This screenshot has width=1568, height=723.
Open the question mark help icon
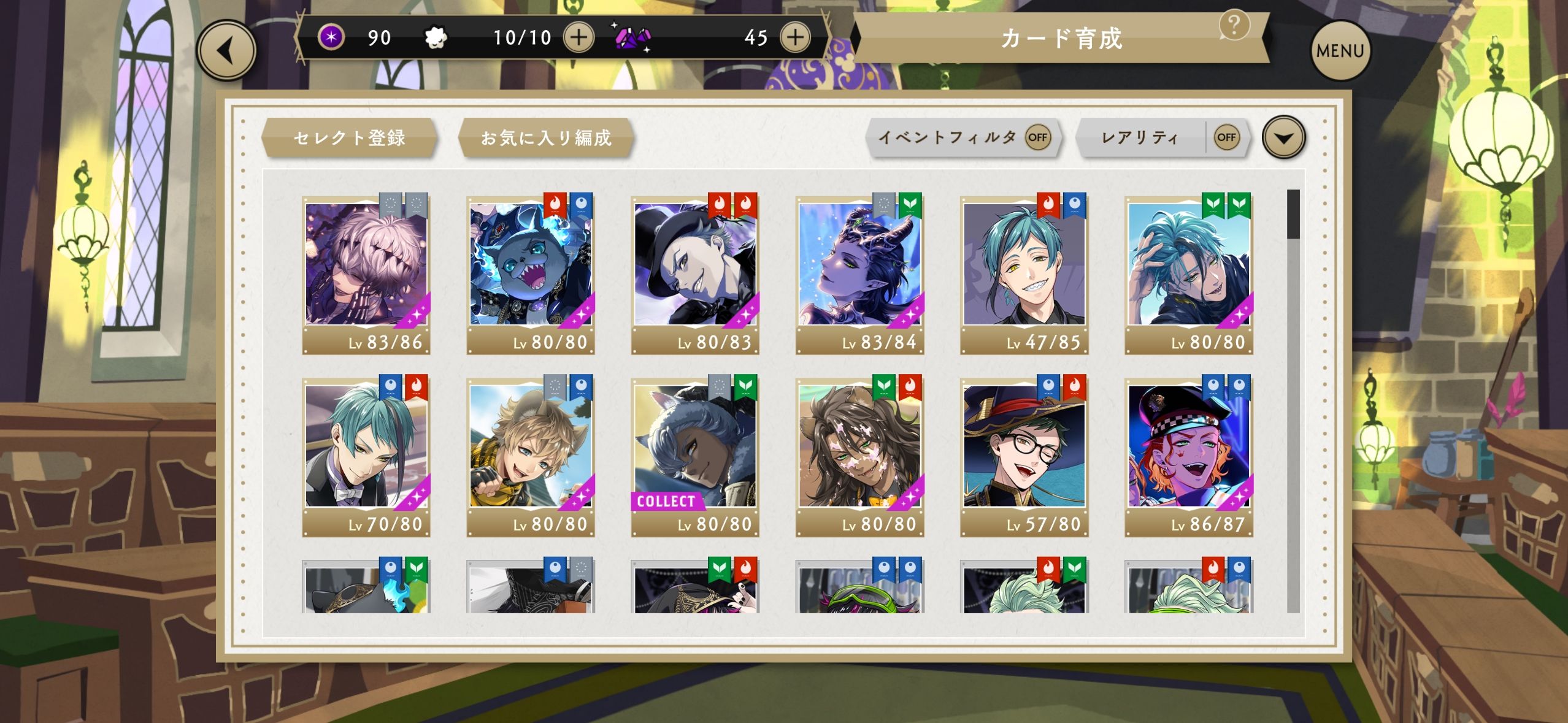click(1234, 25)
